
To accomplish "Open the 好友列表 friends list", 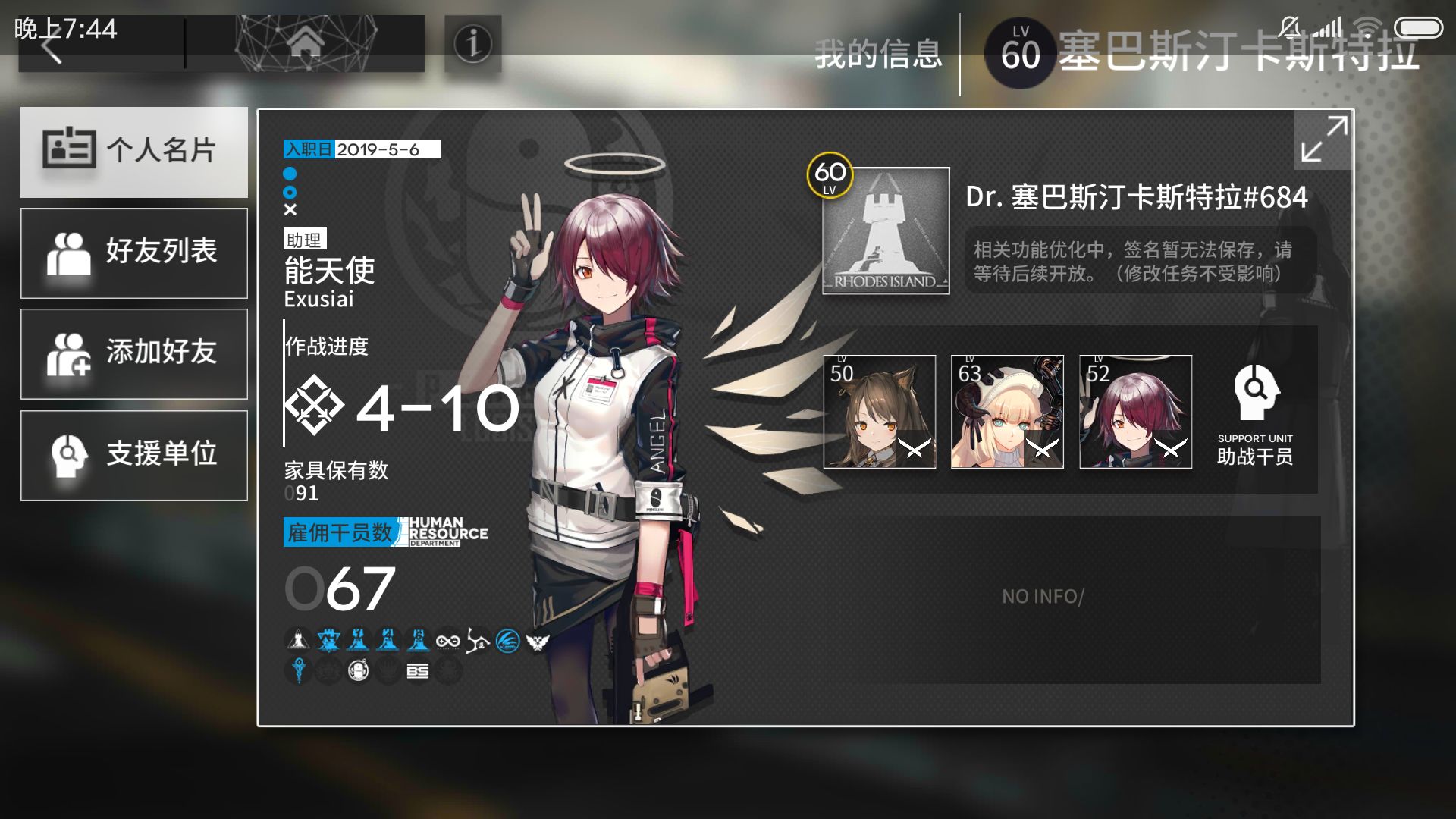I will pos(134,253).
